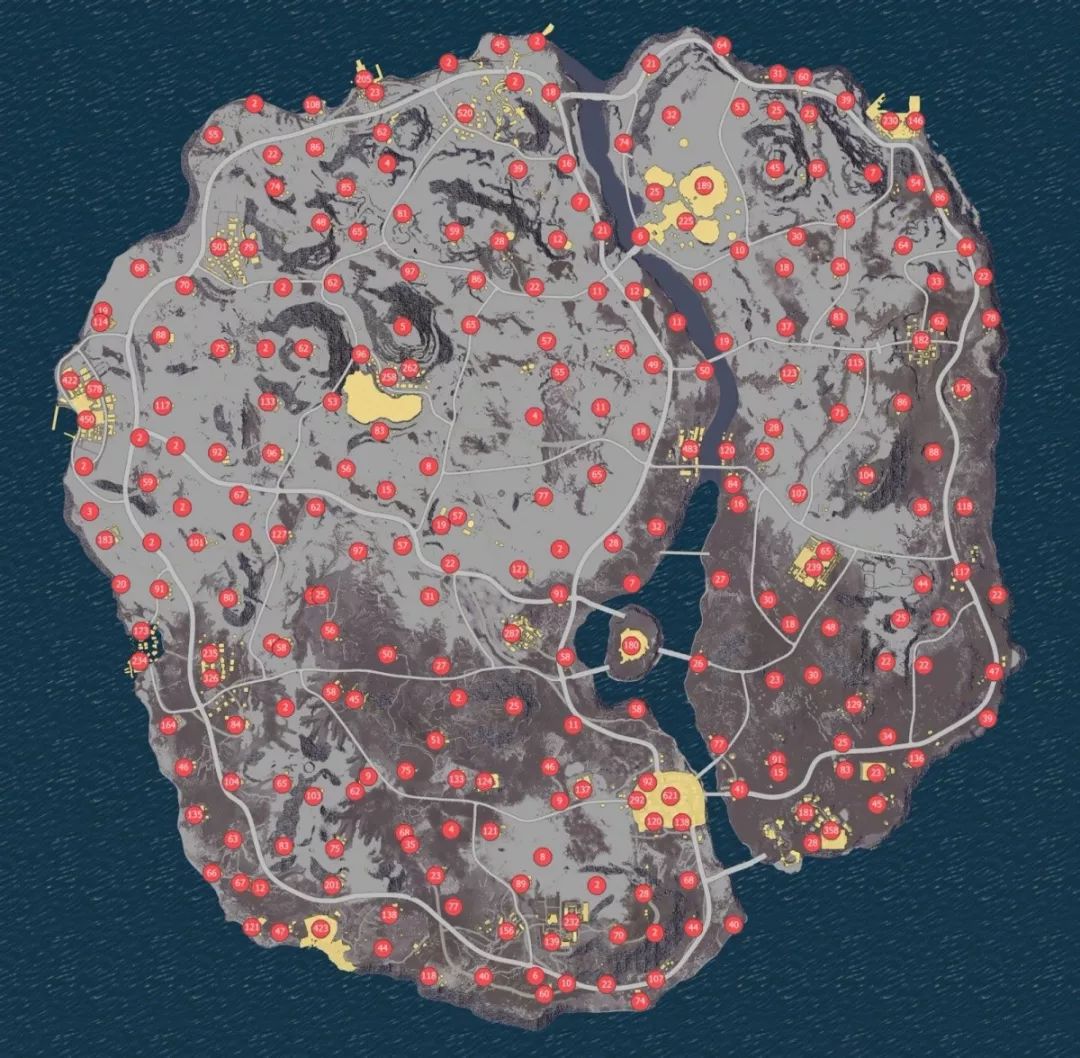
Task: Select the red marker labeled 146
Action: pos(914,121)
